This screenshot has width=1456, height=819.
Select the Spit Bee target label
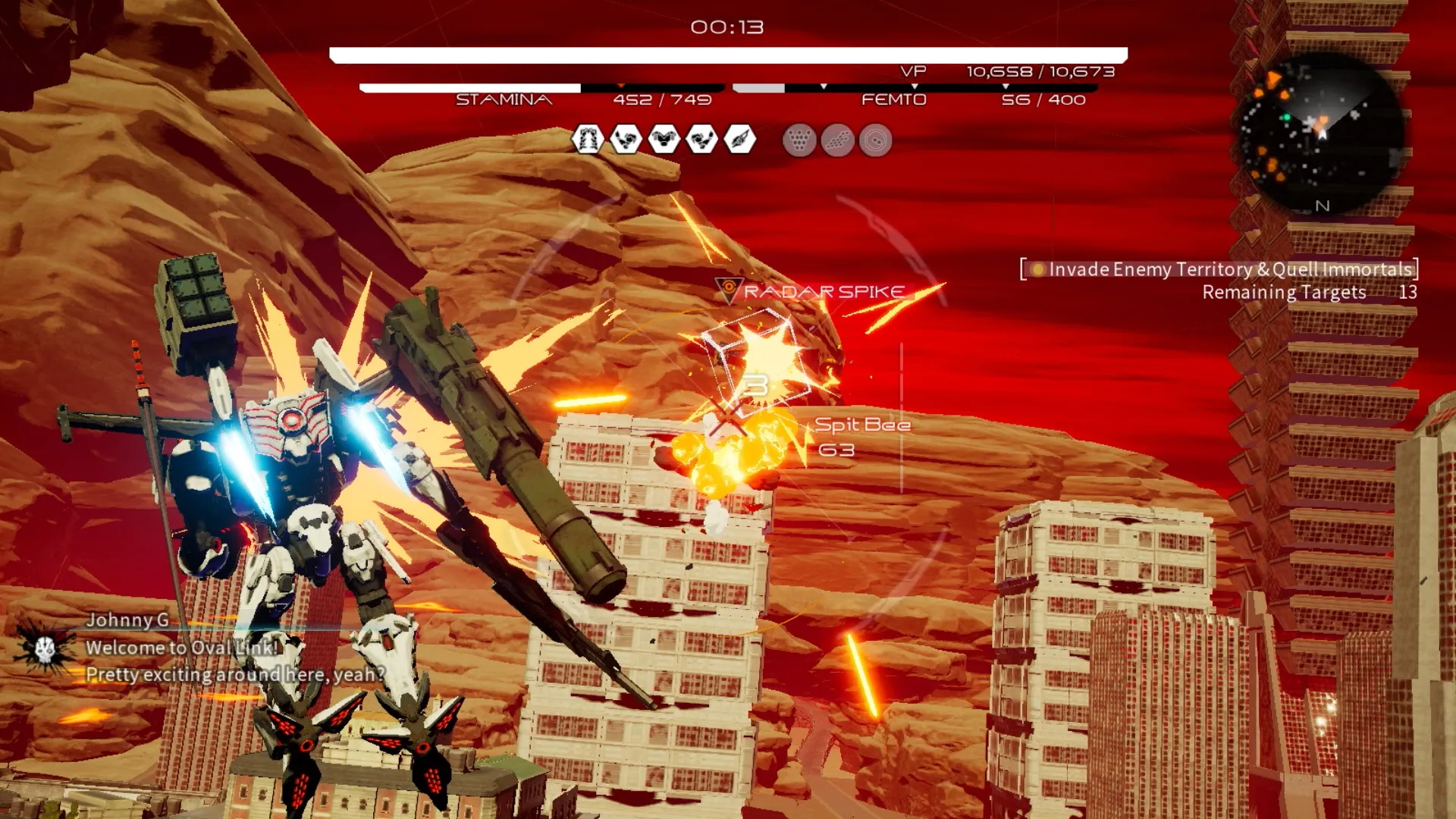(862, 425)
